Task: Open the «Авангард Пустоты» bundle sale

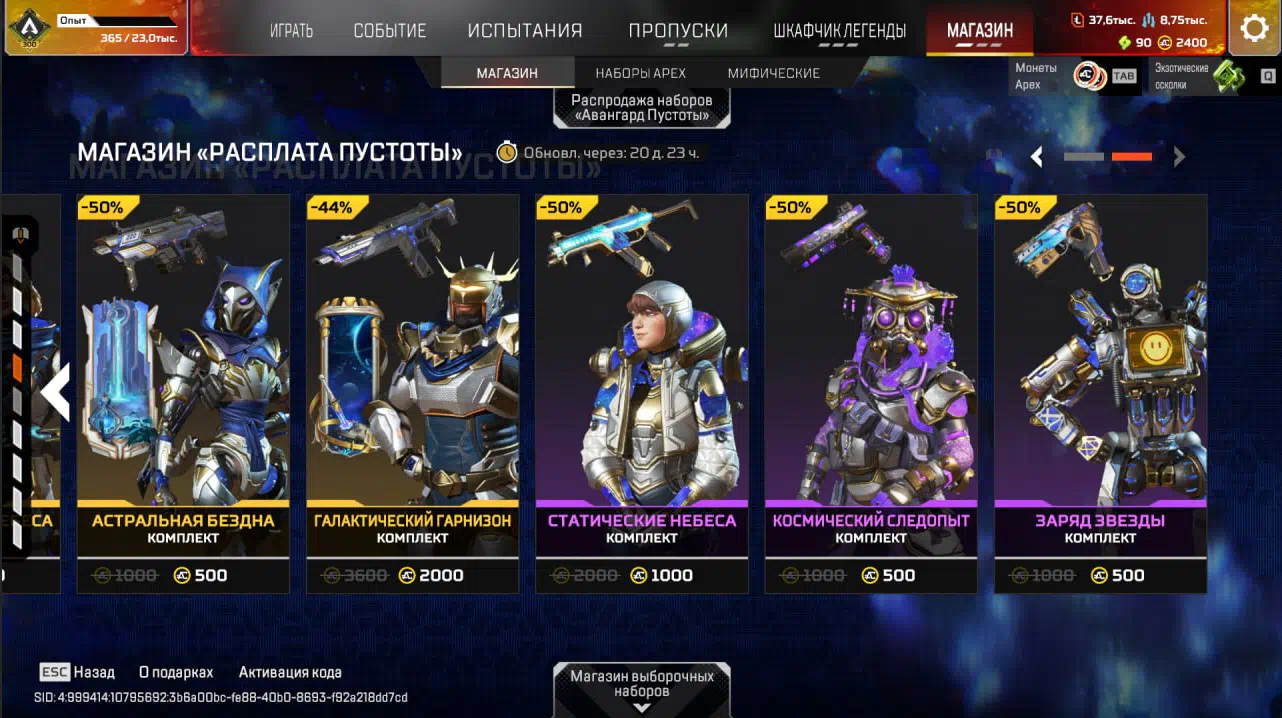Action: (641, 107)
